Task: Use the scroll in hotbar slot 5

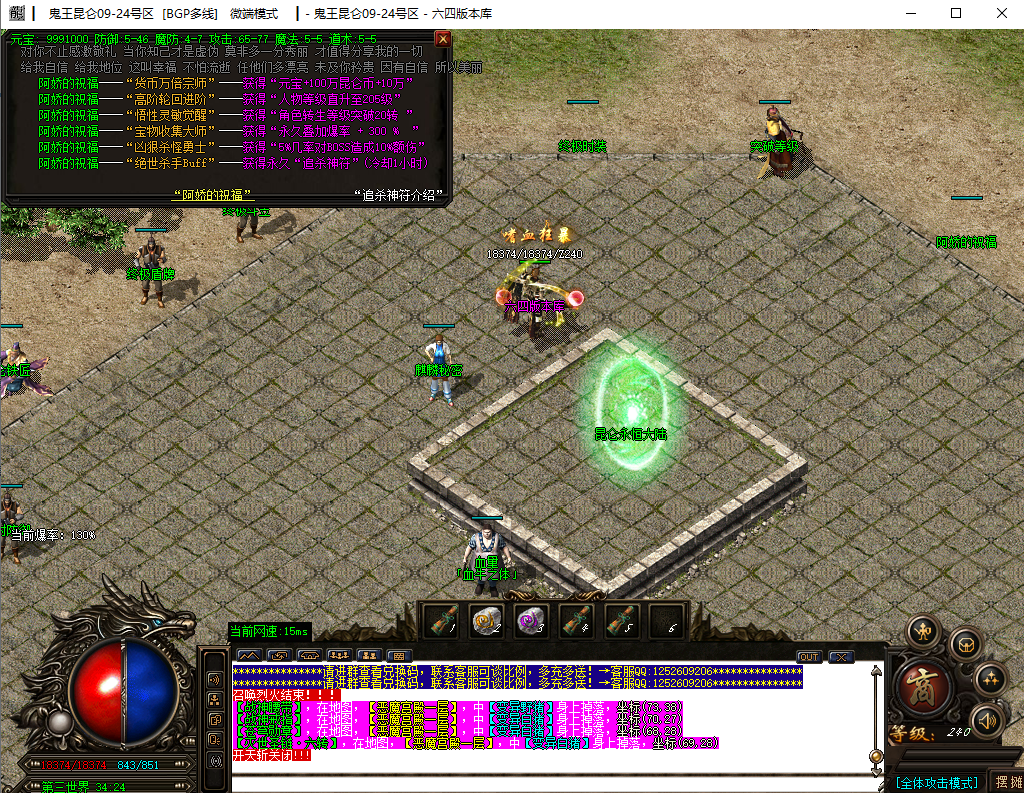Action: 621,622
